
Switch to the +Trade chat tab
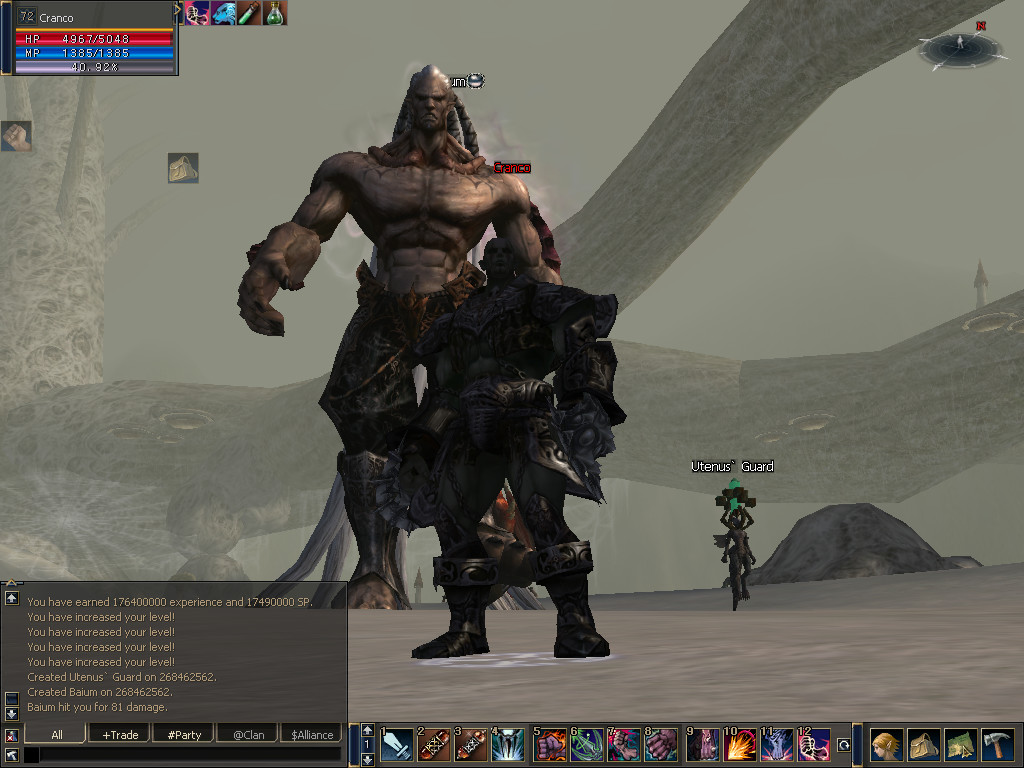[120, 734]
